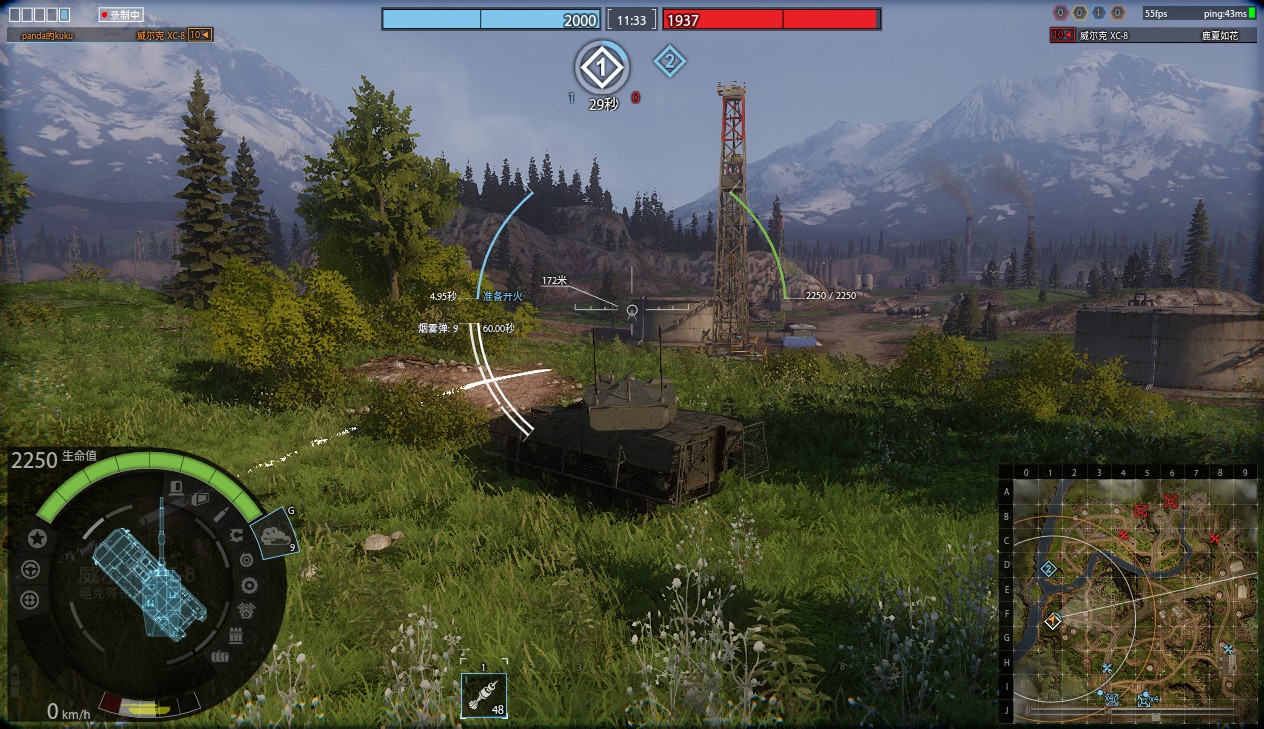This screenshot has width=1264, height=729.
Task: Click the recording indicator with the red dot
Action: tap(122, 15)
